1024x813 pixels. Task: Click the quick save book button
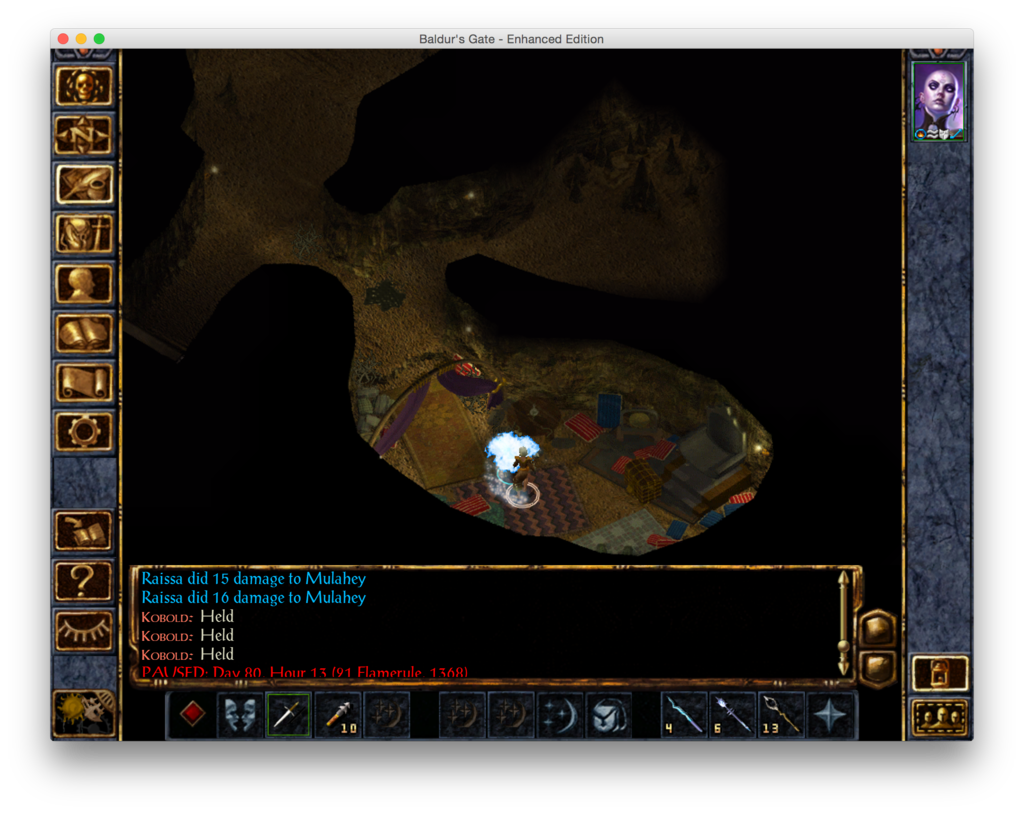pyautogui.click(x=84, y=531)
